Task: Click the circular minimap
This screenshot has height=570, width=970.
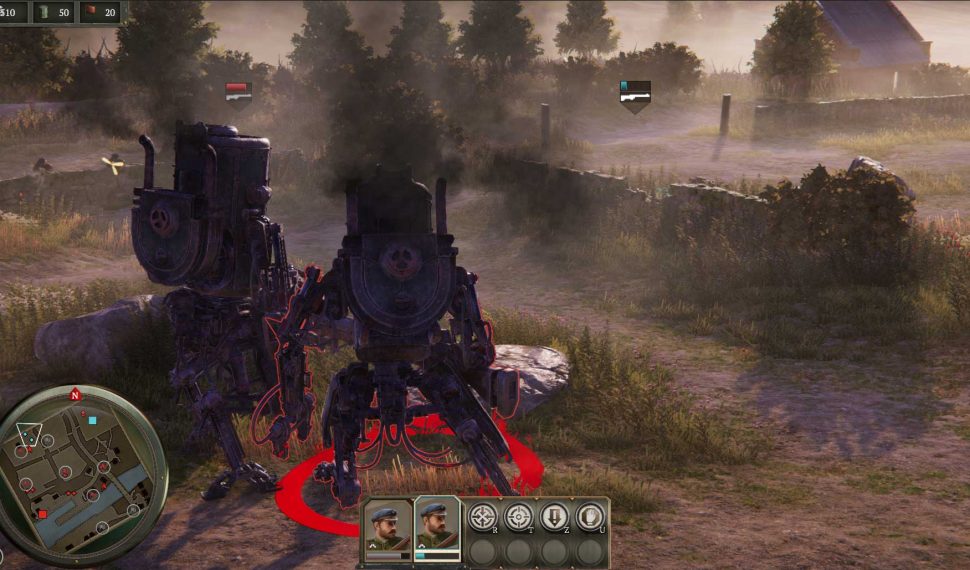Action: (x=81, y=471)
